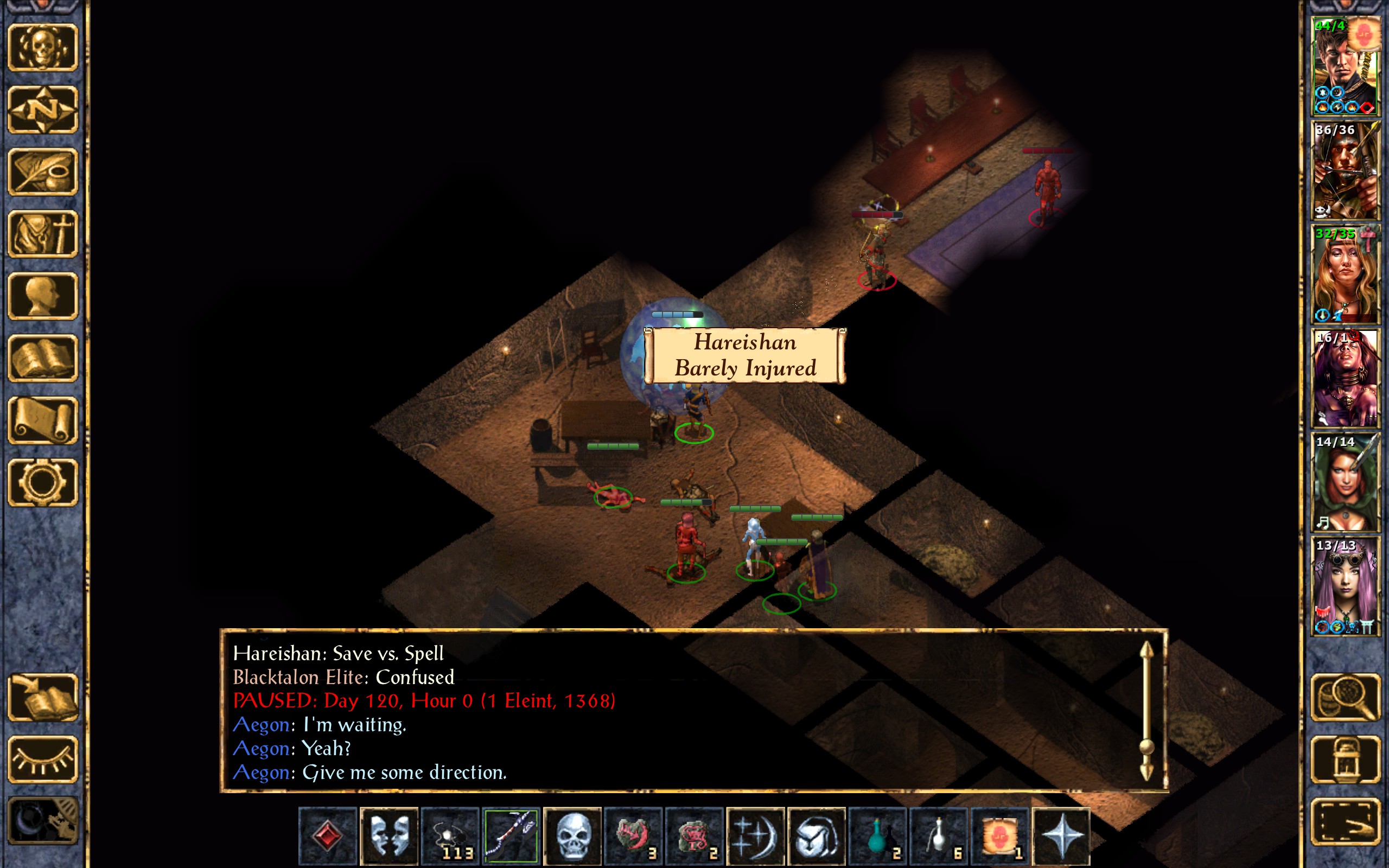This screenshot has height=868, width=1389.
Task: Use the scroll quick item showing 1
Action: pyautogui.click(x=999, y=836)
